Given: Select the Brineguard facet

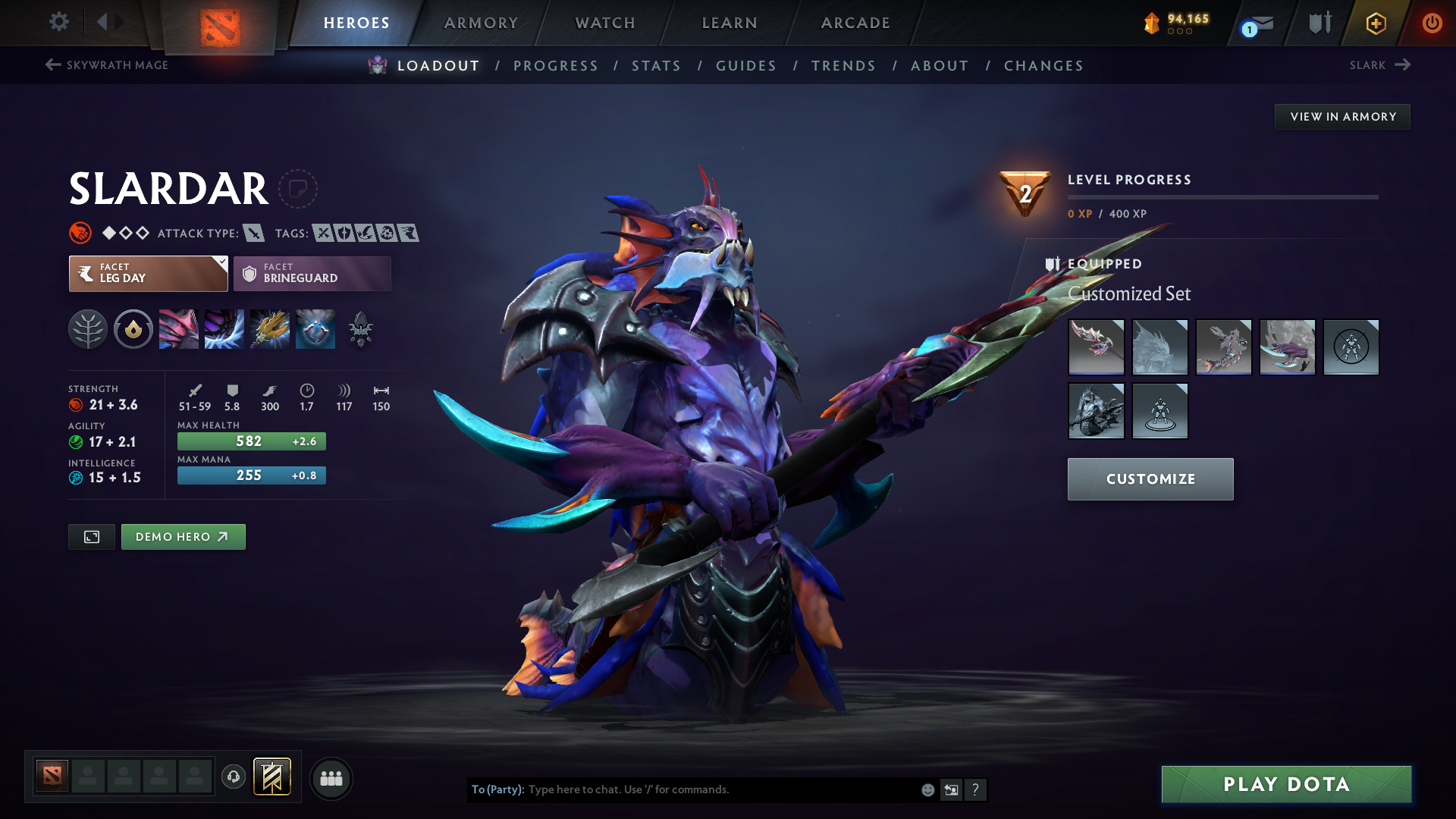Looking at the screenshot, I should click(311, 273).
